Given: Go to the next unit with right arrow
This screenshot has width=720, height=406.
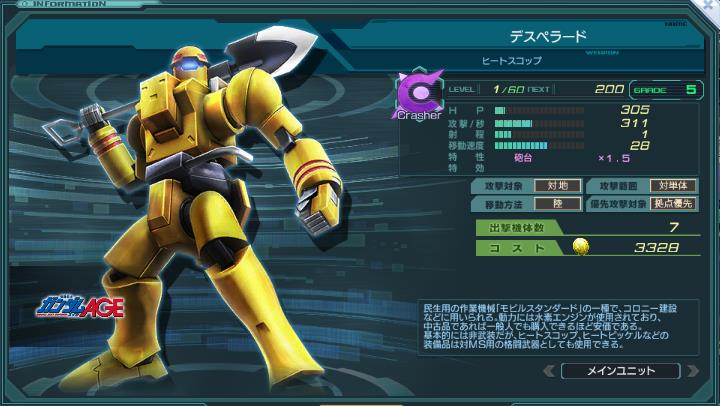Looking at the screenshot, I should (694, 371).
